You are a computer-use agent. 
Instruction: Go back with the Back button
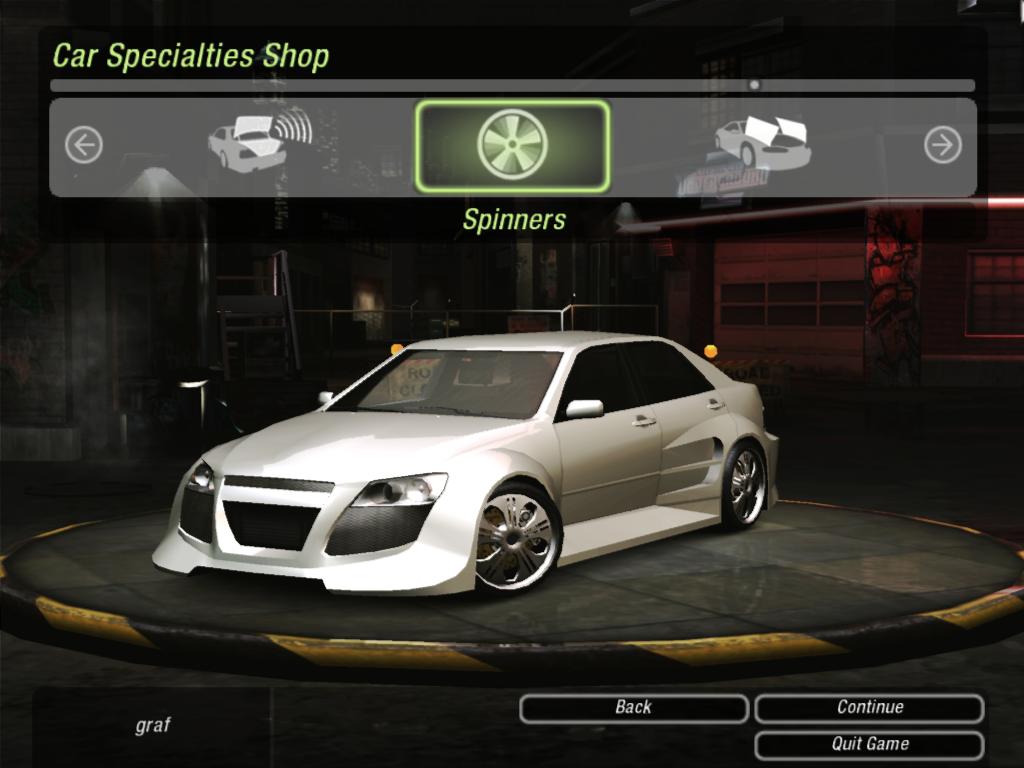coord(633,708)
